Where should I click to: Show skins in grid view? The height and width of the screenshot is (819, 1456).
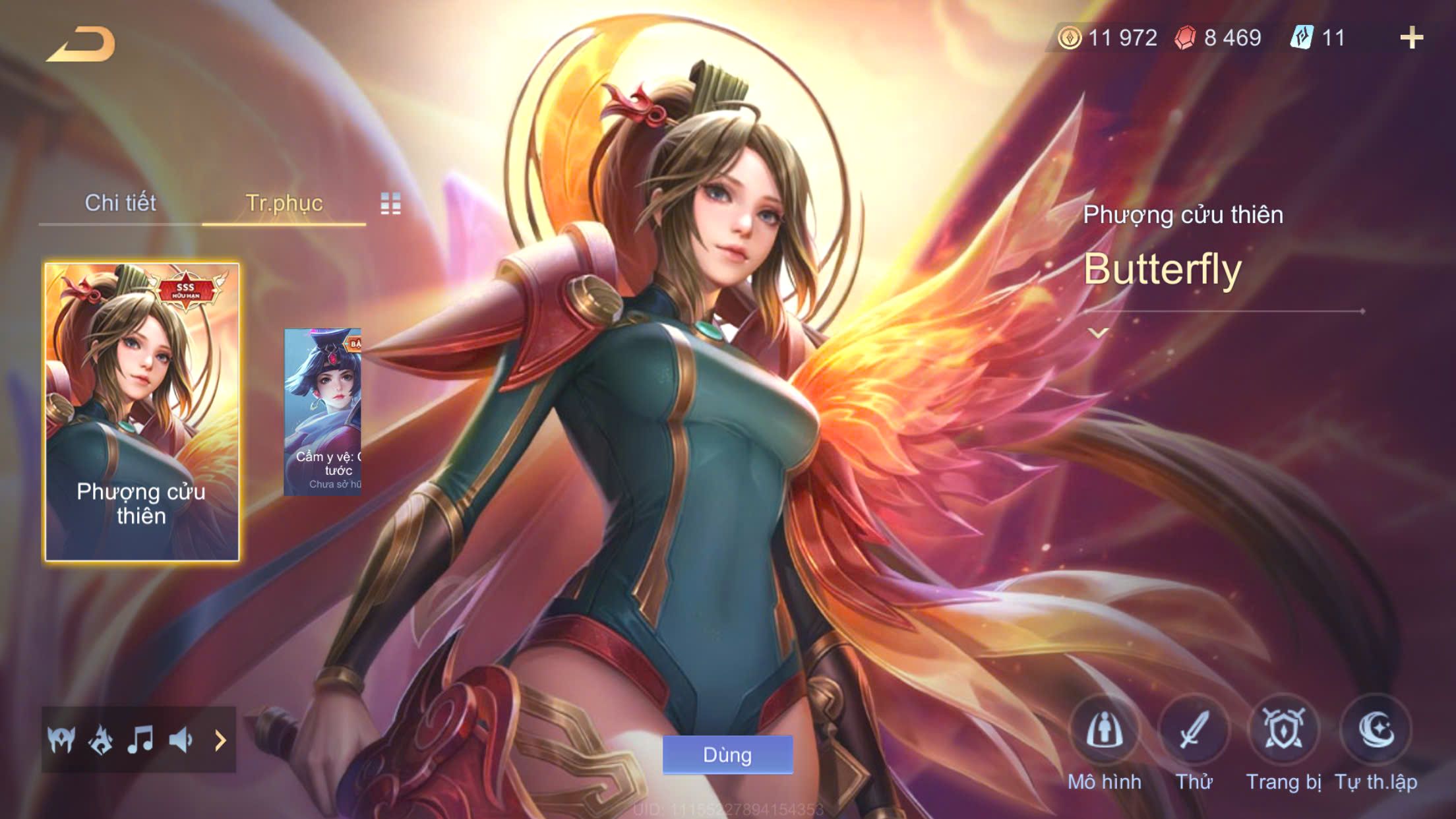[390, 204]
